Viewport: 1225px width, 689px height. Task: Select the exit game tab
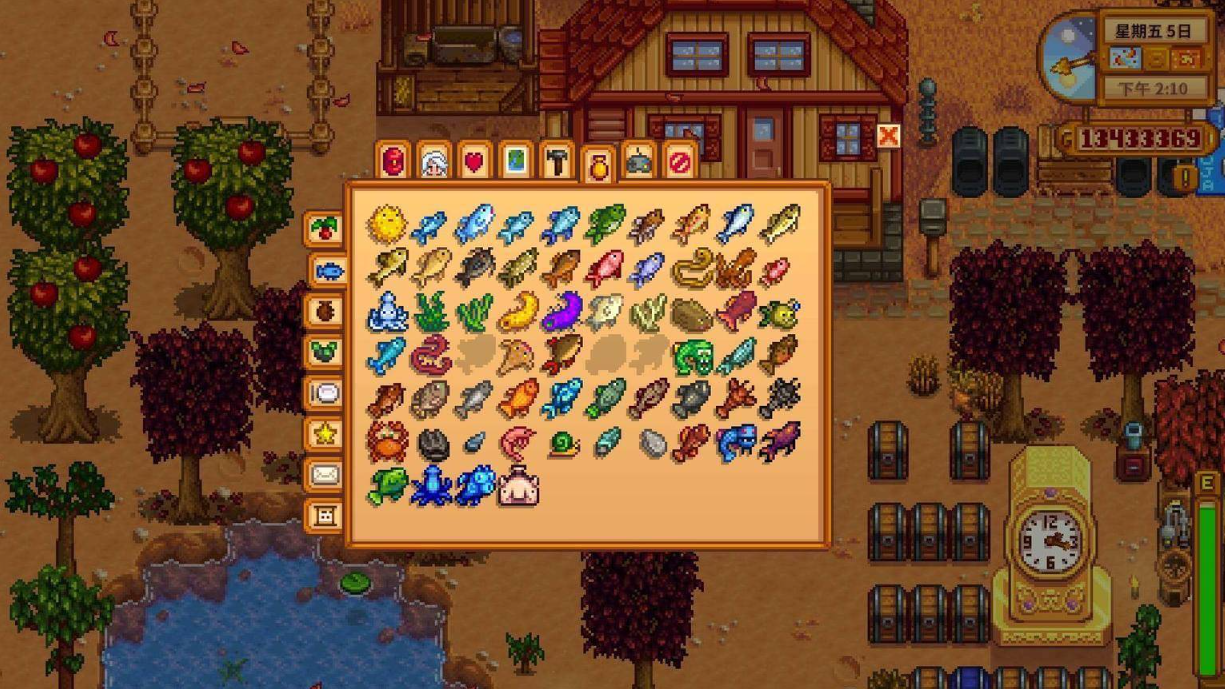pyautogui.click(x=679, y=161)
